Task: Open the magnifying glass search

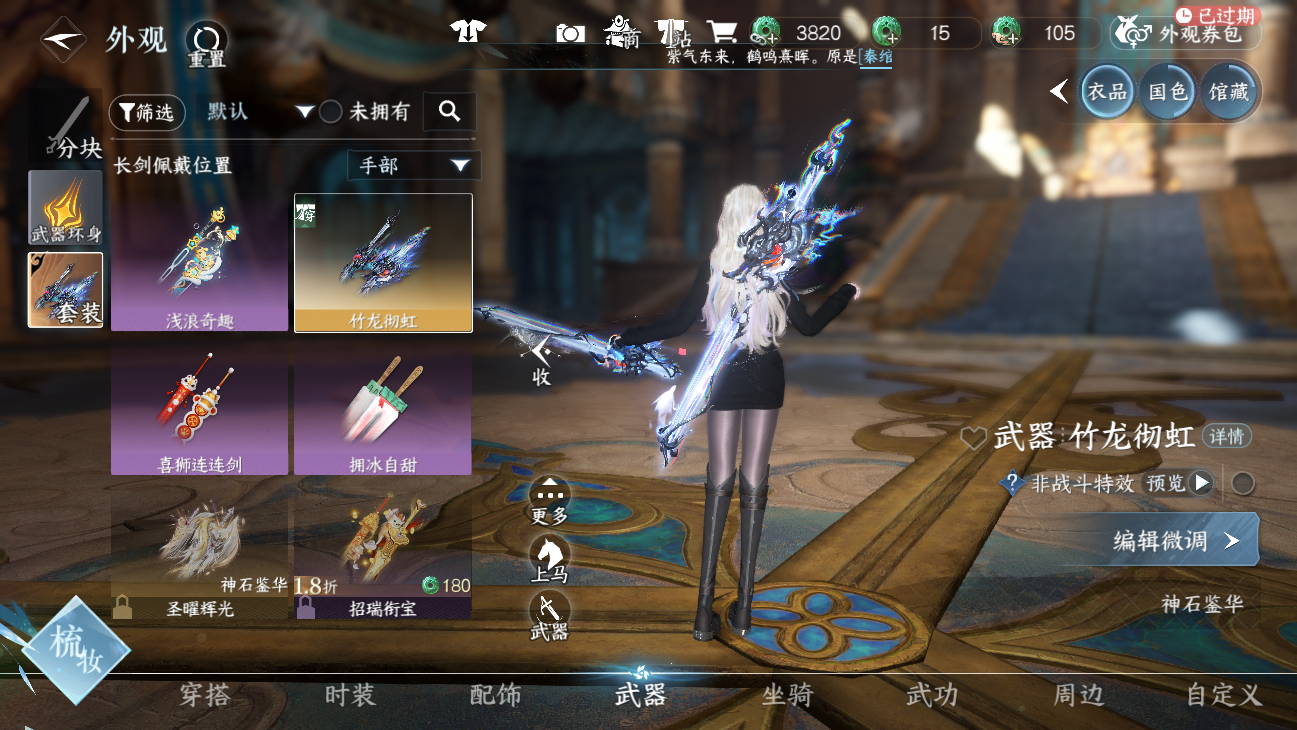Action: tap(449, 112)
